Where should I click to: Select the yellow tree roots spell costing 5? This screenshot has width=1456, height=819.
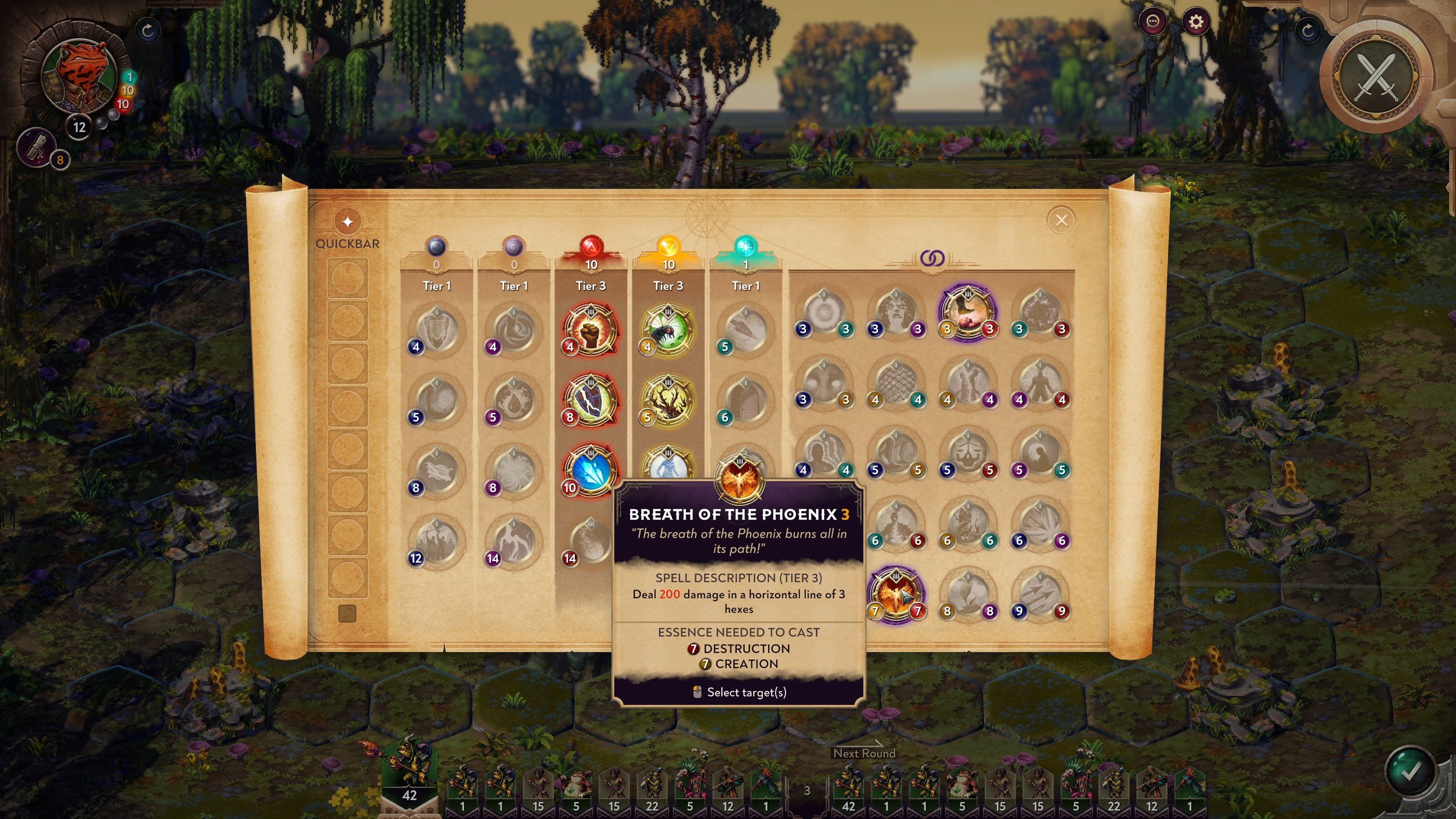pos(667,400)
